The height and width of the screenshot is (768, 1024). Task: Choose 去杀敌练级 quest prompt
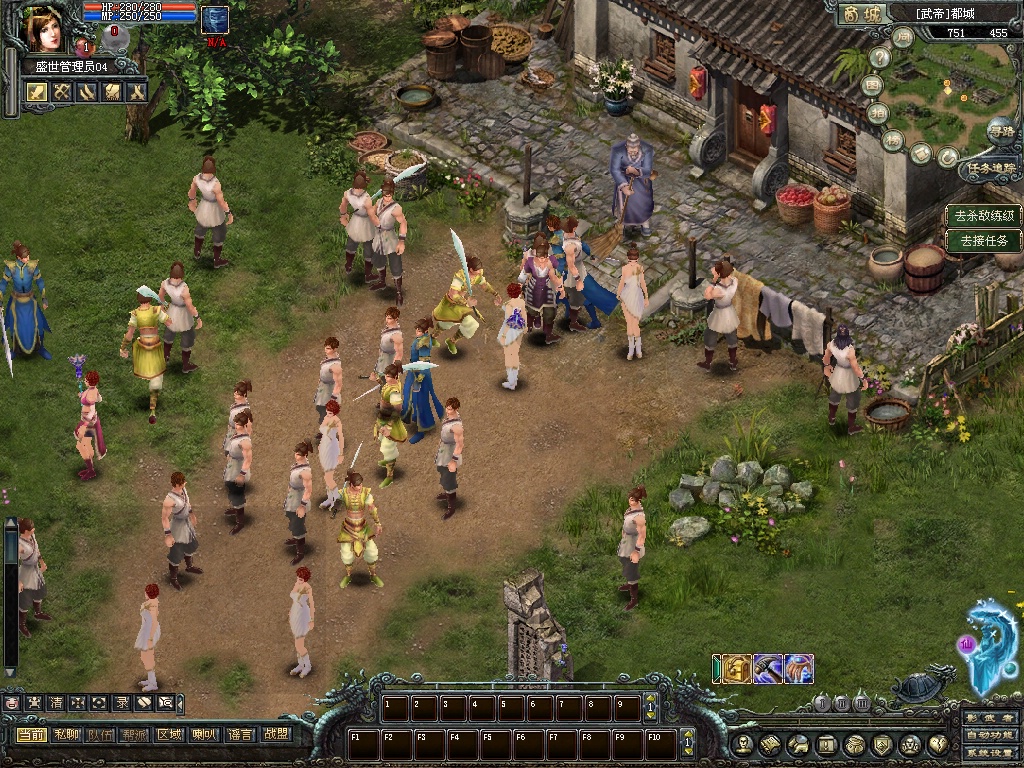click(984, 215)
